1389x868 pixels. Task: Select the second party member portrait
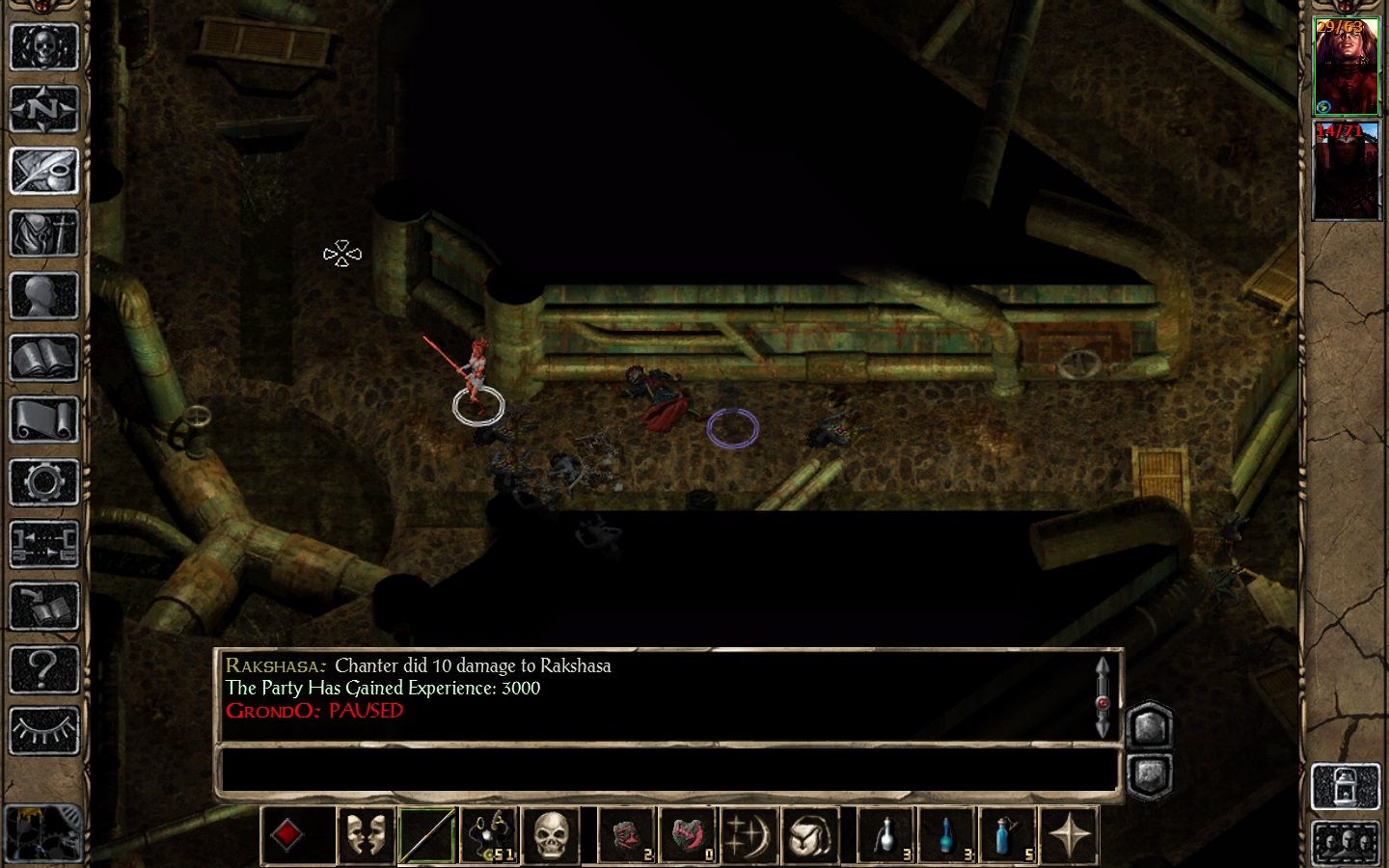click(1347, 171)
